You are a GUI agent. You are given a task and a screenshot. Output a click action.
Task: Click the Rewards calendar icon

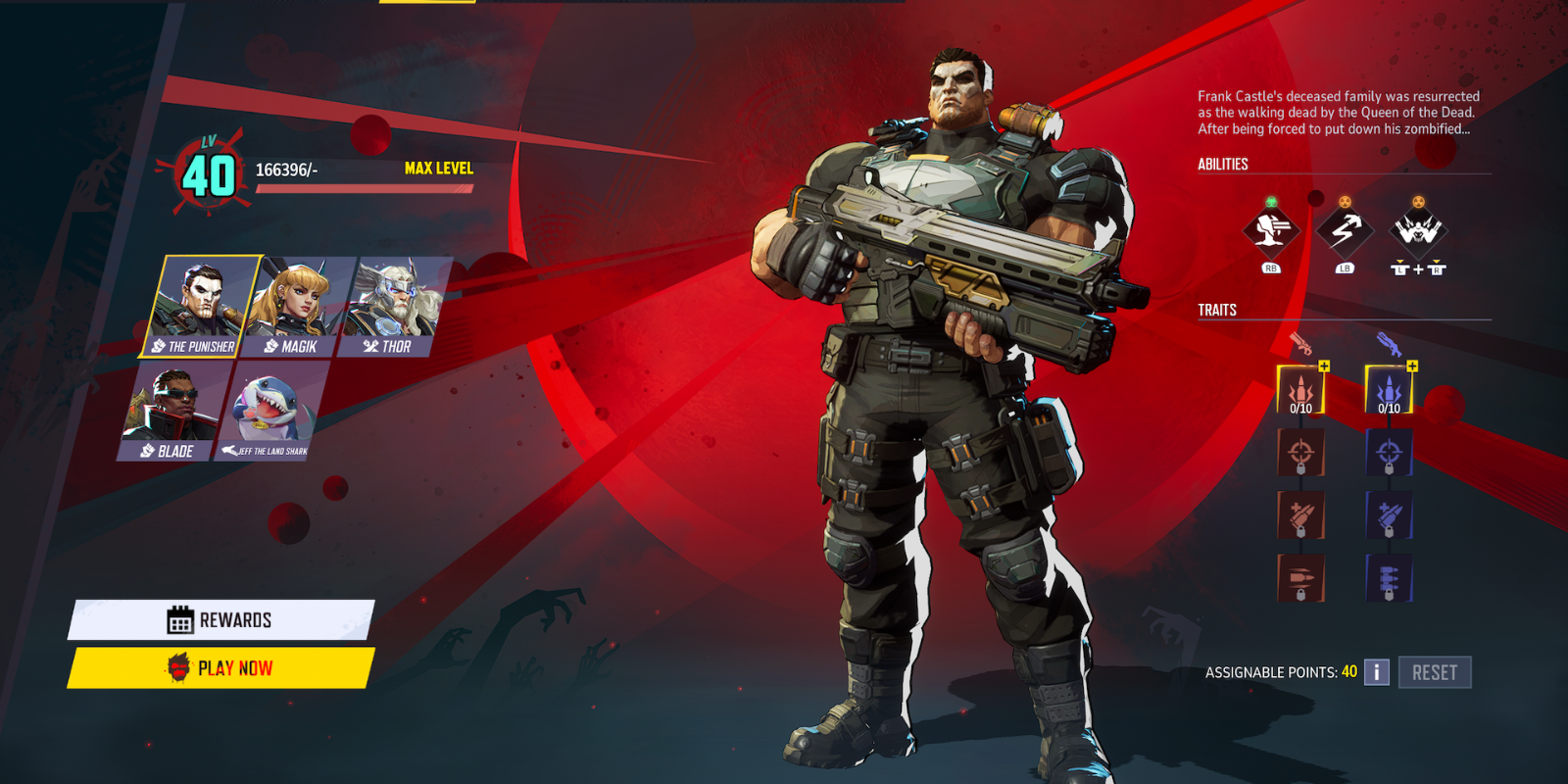(x=179, y=619)
